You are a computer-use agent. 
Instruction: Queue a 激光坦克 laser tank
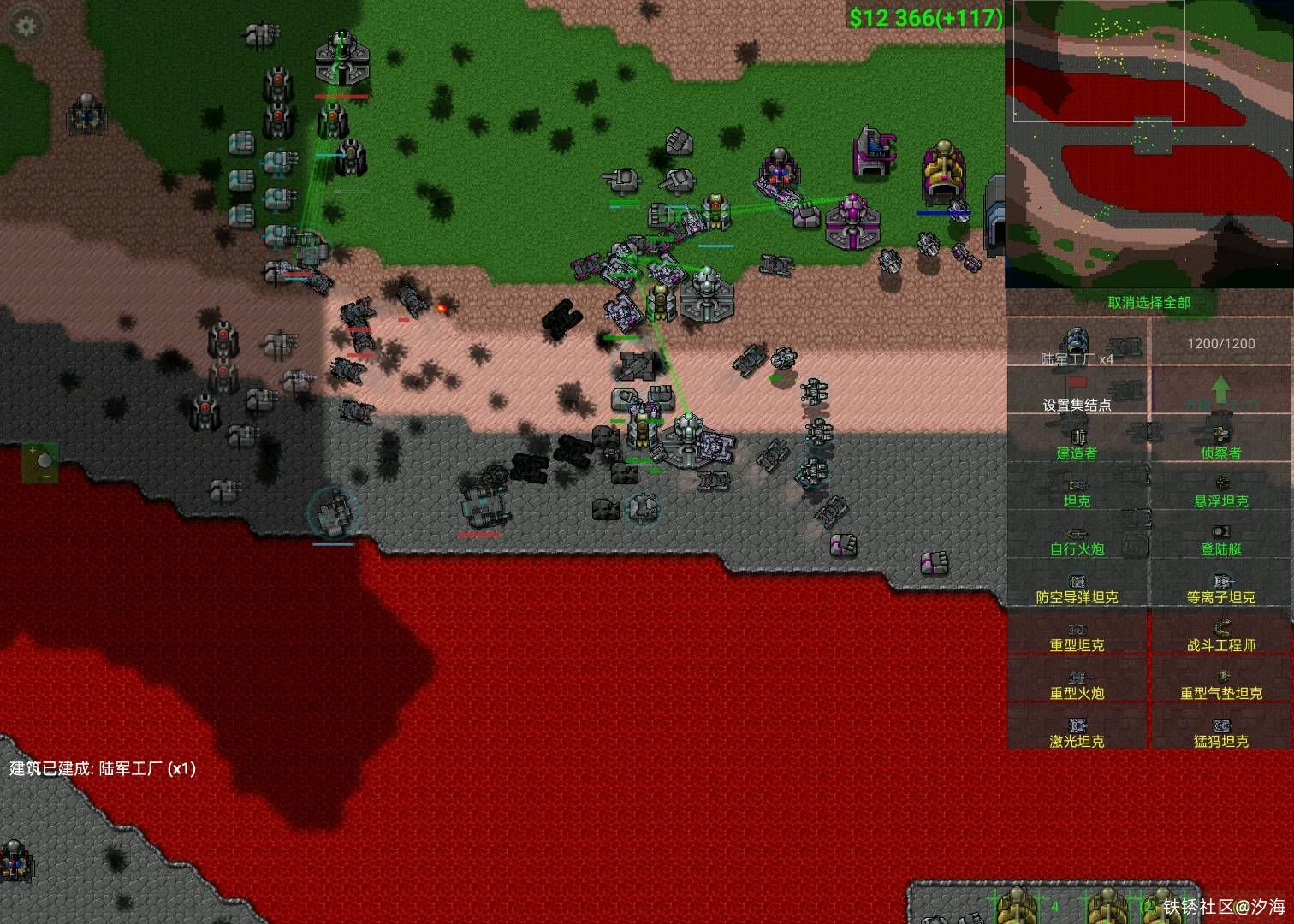1077,731
